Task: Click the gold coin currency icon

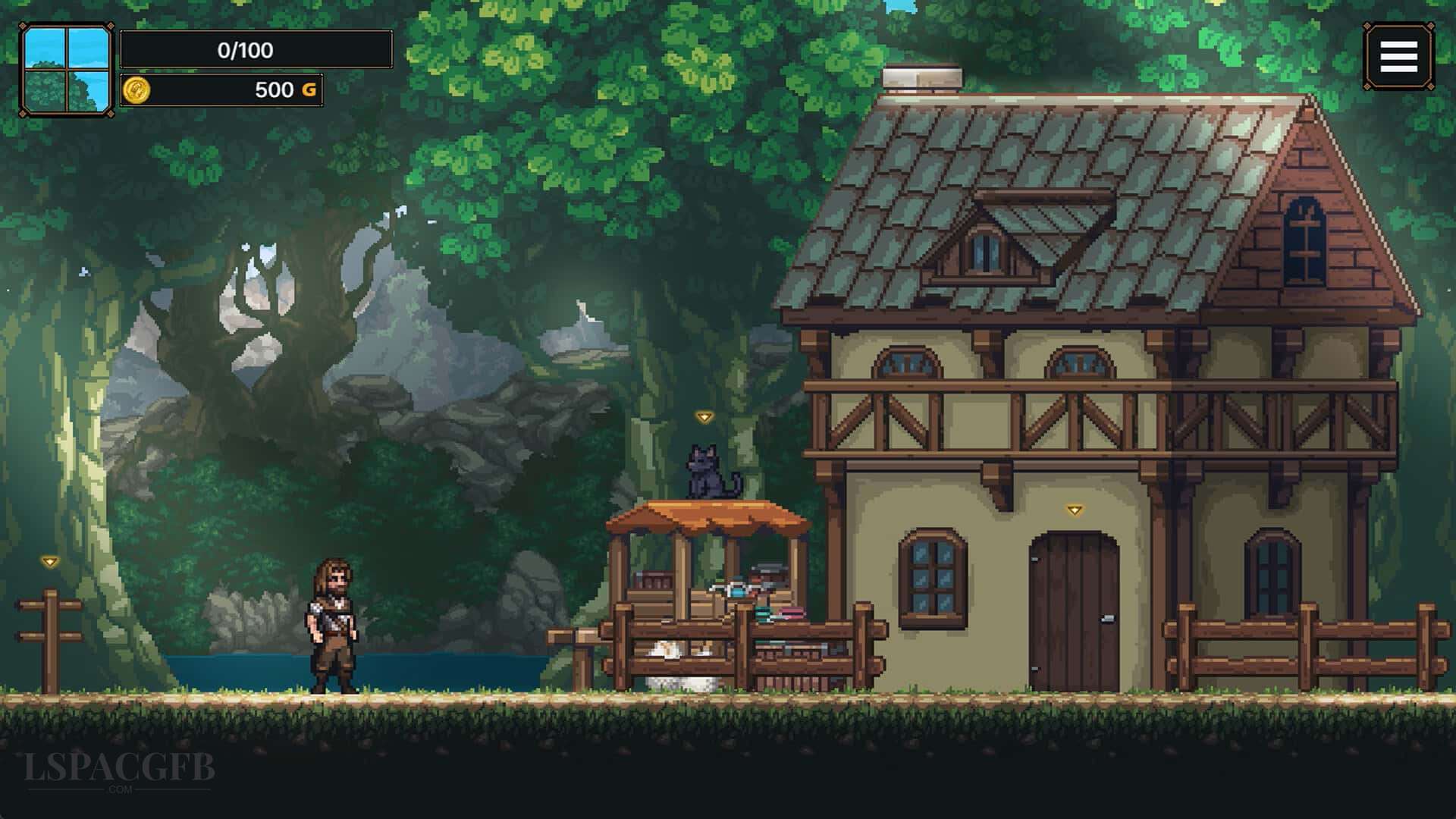Action: click(x=136, y=89)
